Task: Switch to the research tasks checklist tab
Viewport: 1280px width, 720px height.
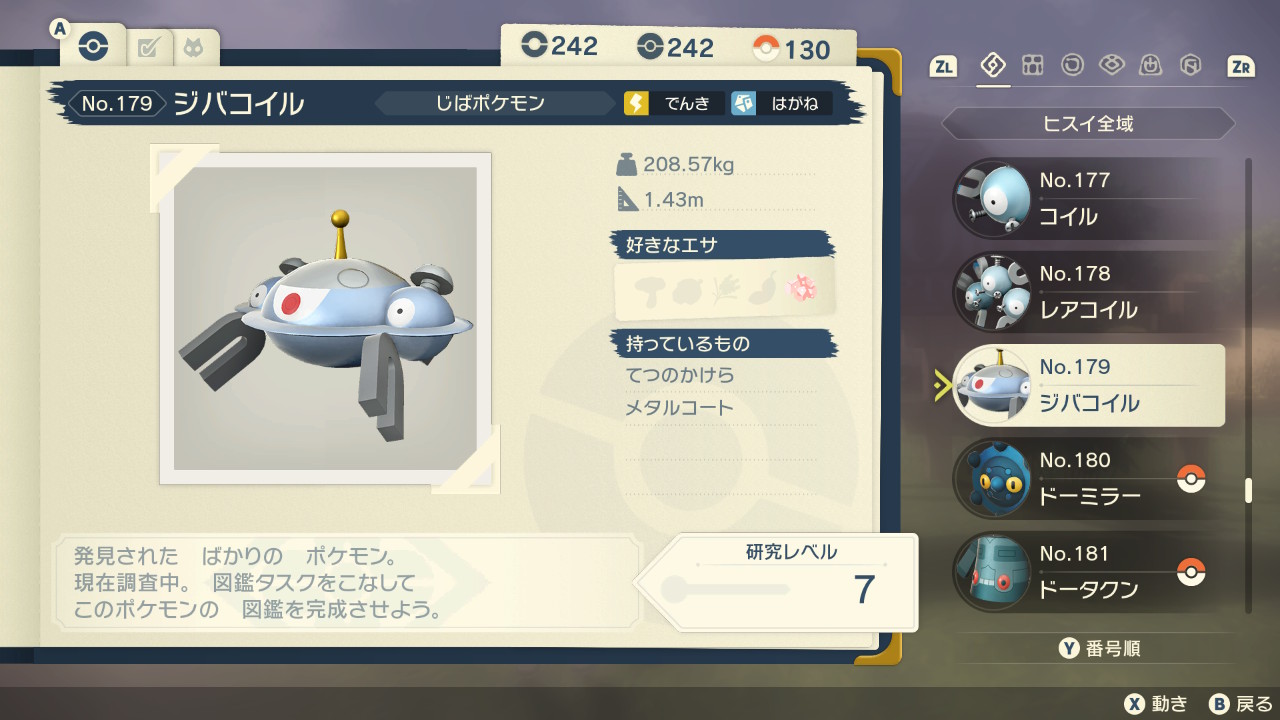Action: coord(149,47)
